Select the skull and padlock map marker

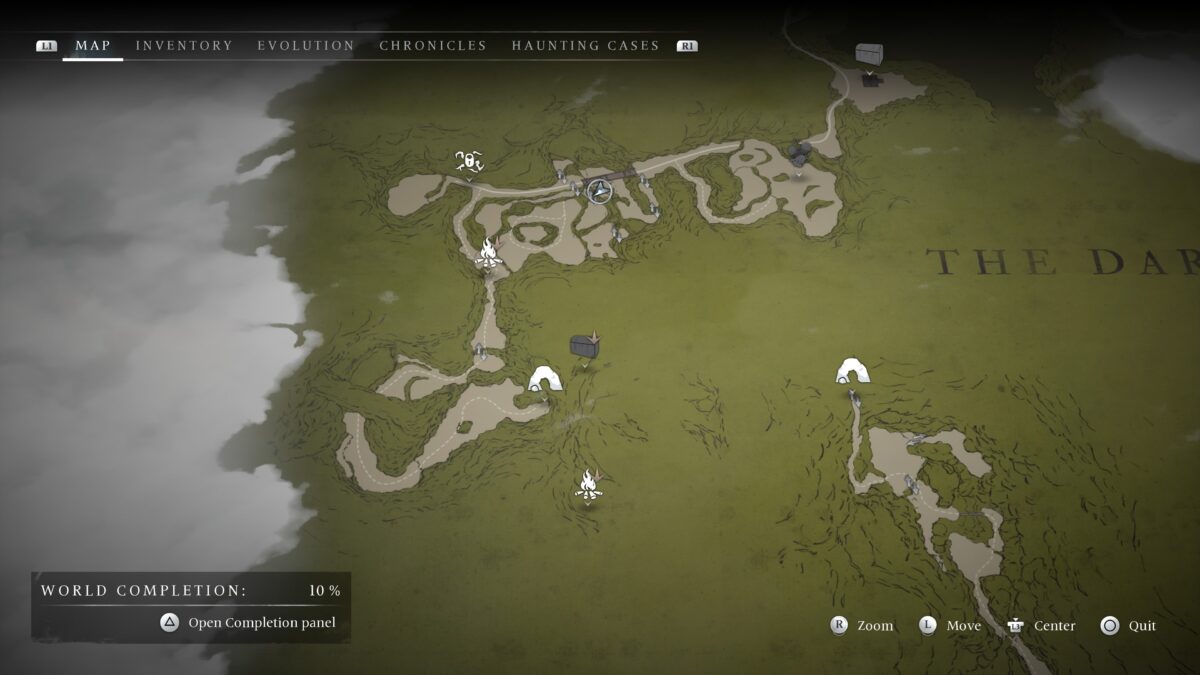[469, 160]
